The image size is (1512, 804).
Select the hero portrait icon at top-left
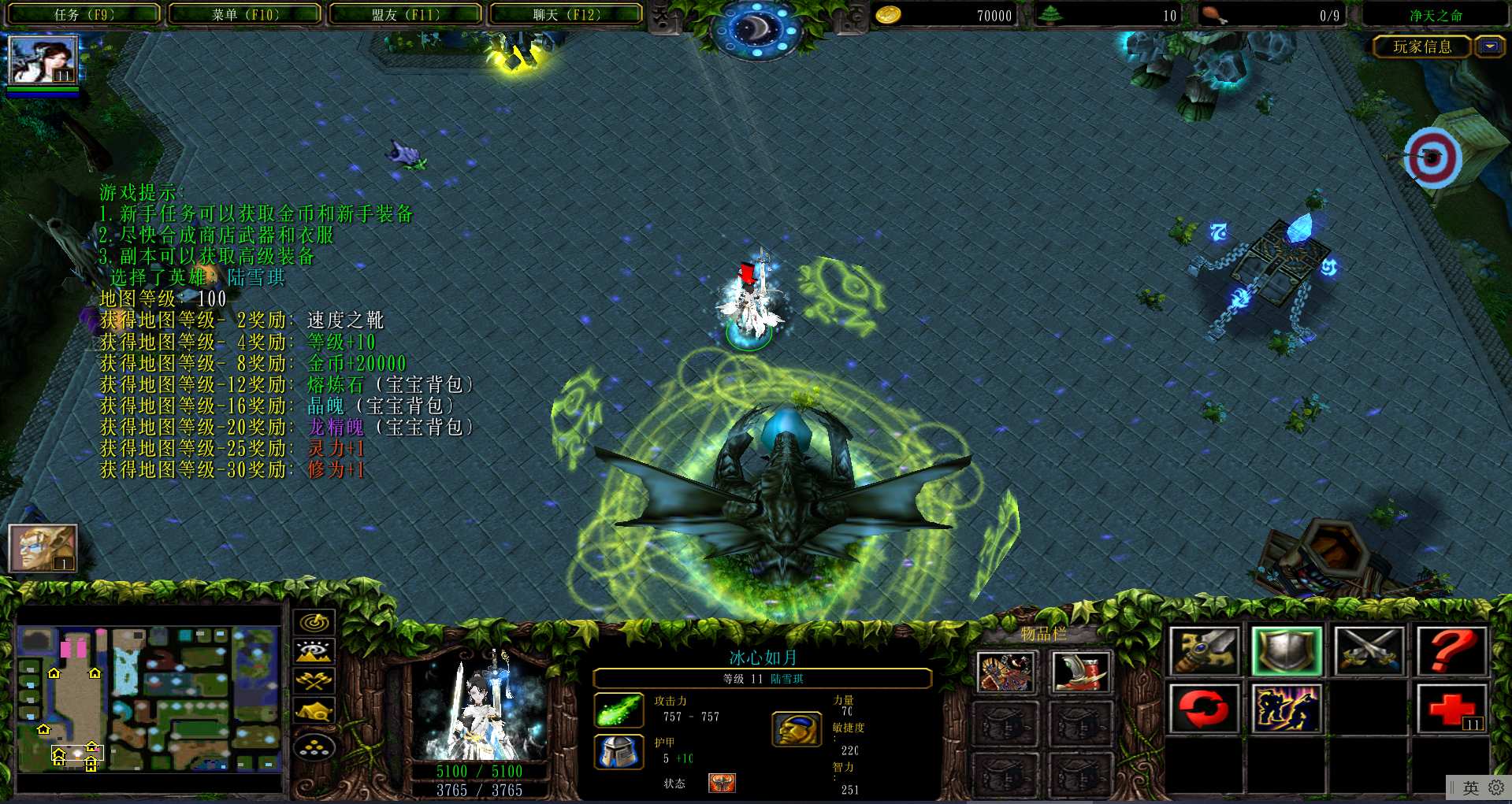click(43, 60)
